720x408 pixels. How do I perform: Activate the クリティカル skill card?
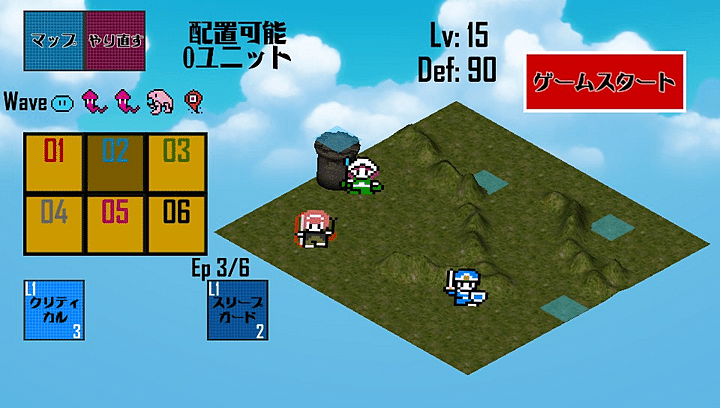click(56, 311)
